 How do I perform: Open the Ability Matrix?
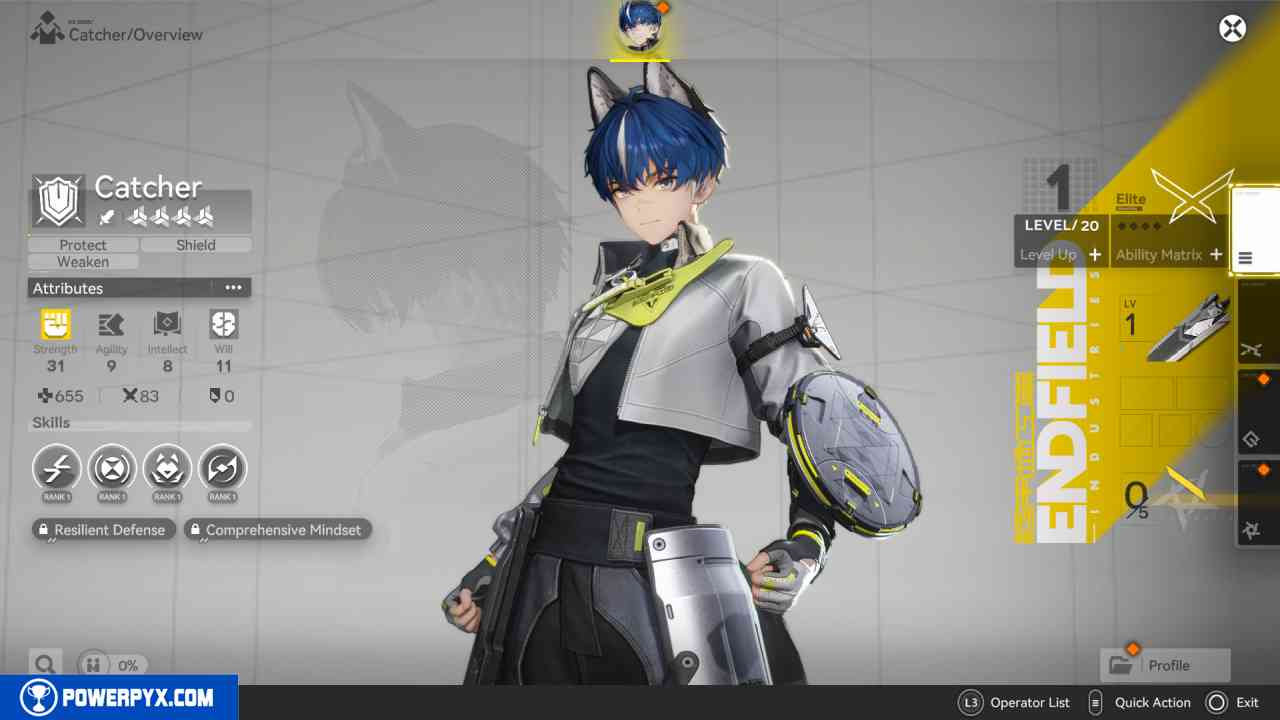[1168, 255]
